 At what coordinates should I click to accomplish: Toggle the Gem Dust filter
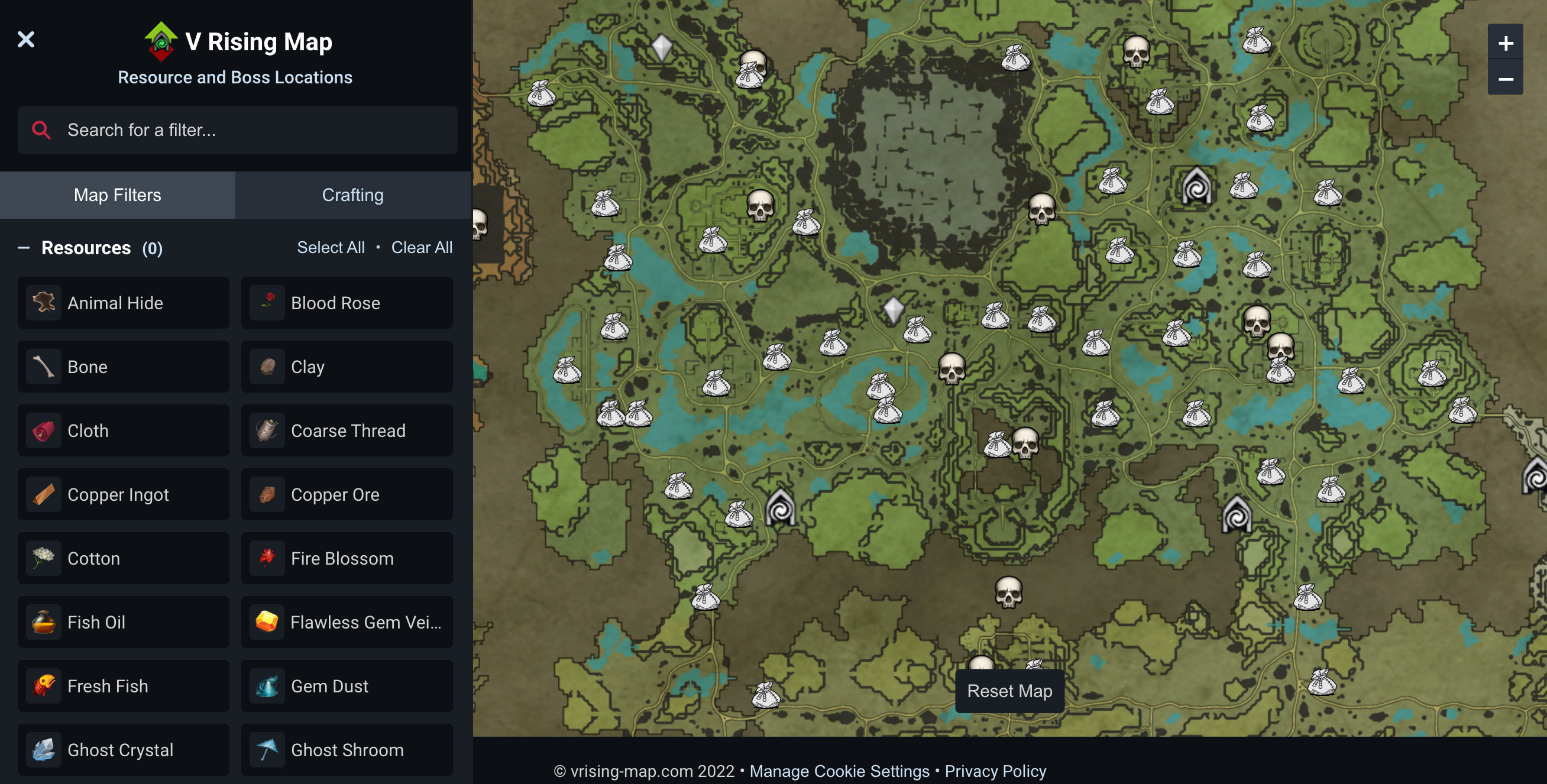(347, 686)
